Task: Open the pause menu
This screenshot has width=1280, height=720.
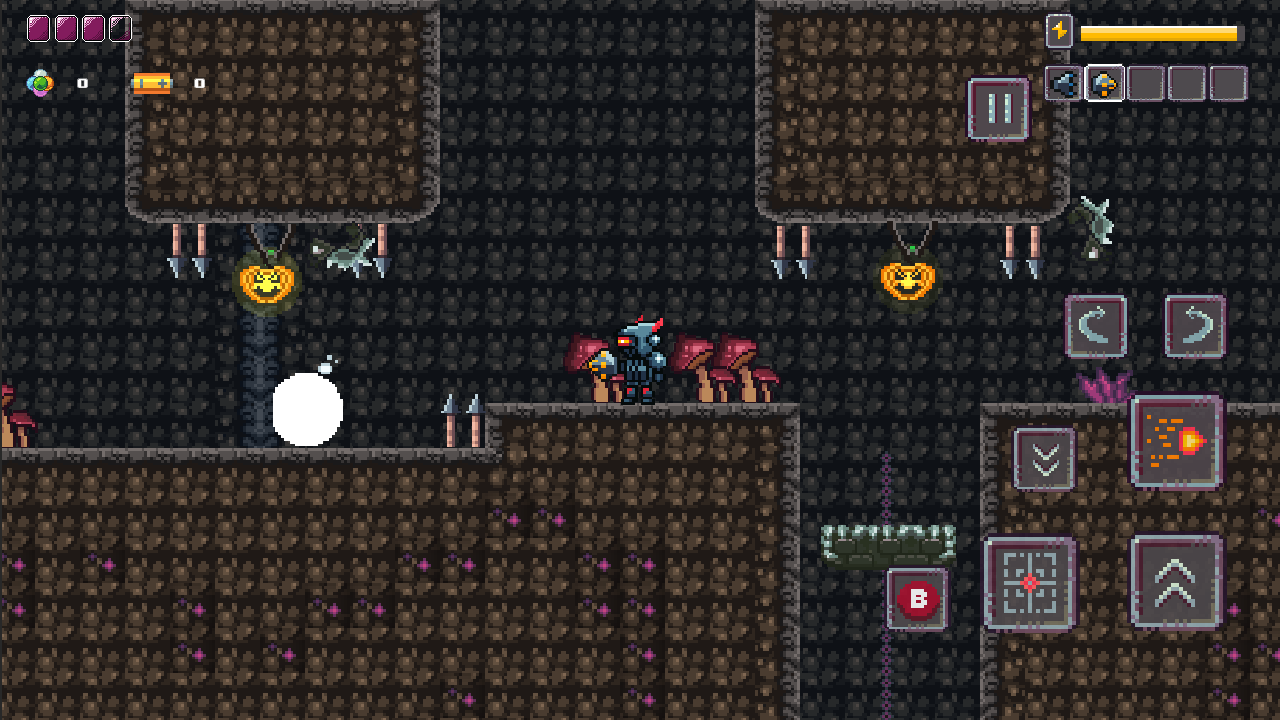Action: 998,108
